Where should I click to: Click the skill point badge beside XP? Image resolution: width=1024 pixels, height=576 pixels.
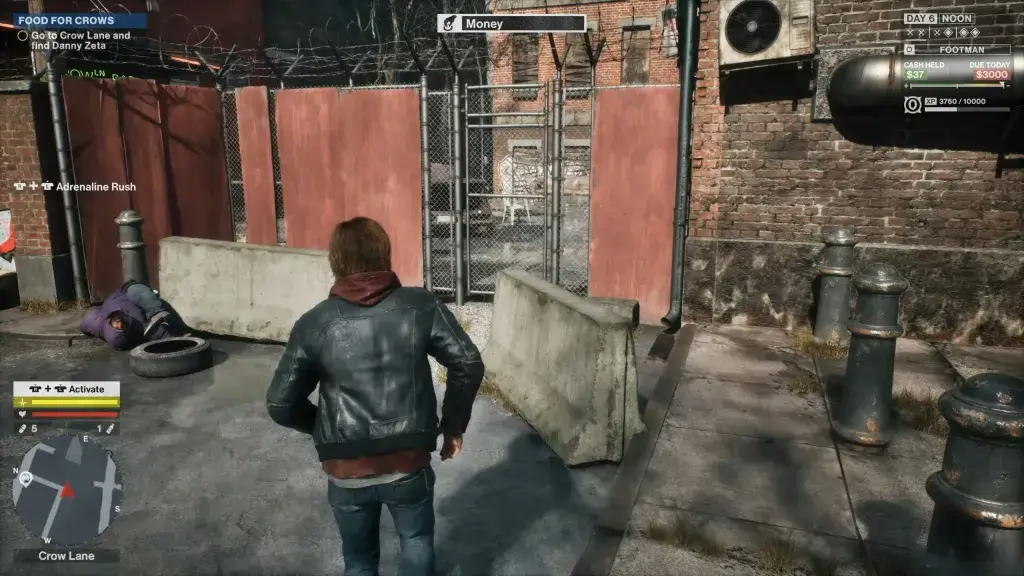[912, 105]
